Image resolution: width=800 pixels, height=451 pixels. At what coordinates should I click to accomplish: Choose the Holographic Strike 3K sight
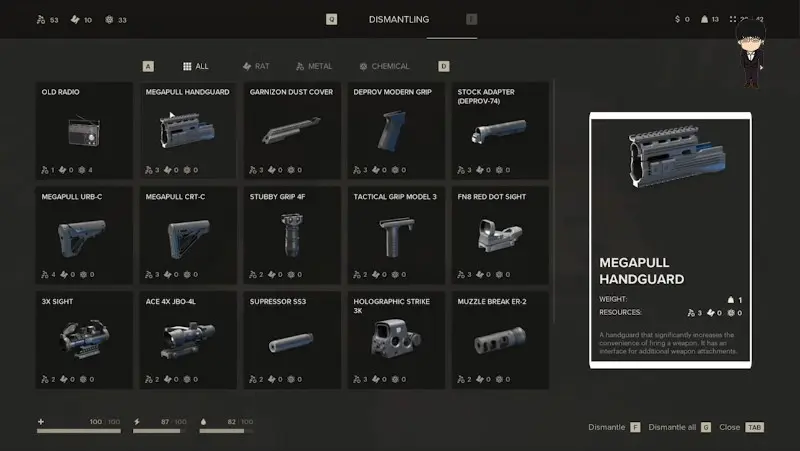tap(396, 340)
